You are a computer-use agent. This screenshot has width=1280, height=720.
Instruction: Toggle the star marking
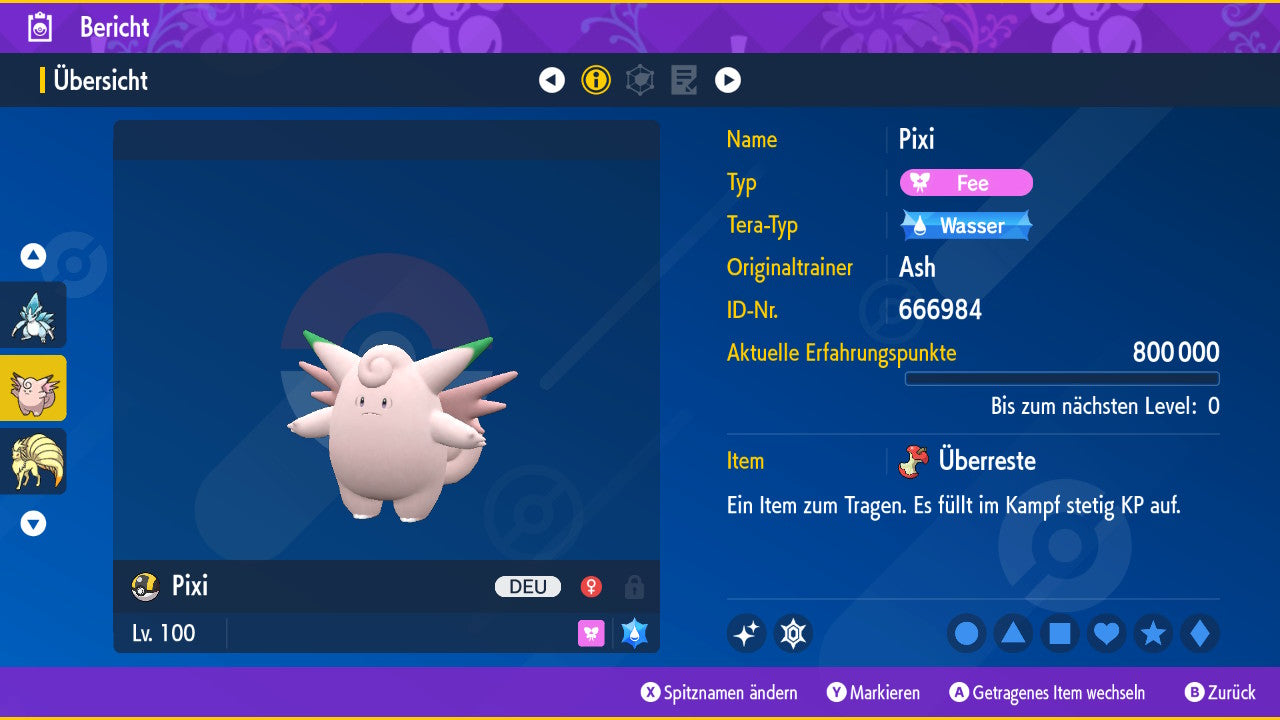click(x=1153, y=634)
